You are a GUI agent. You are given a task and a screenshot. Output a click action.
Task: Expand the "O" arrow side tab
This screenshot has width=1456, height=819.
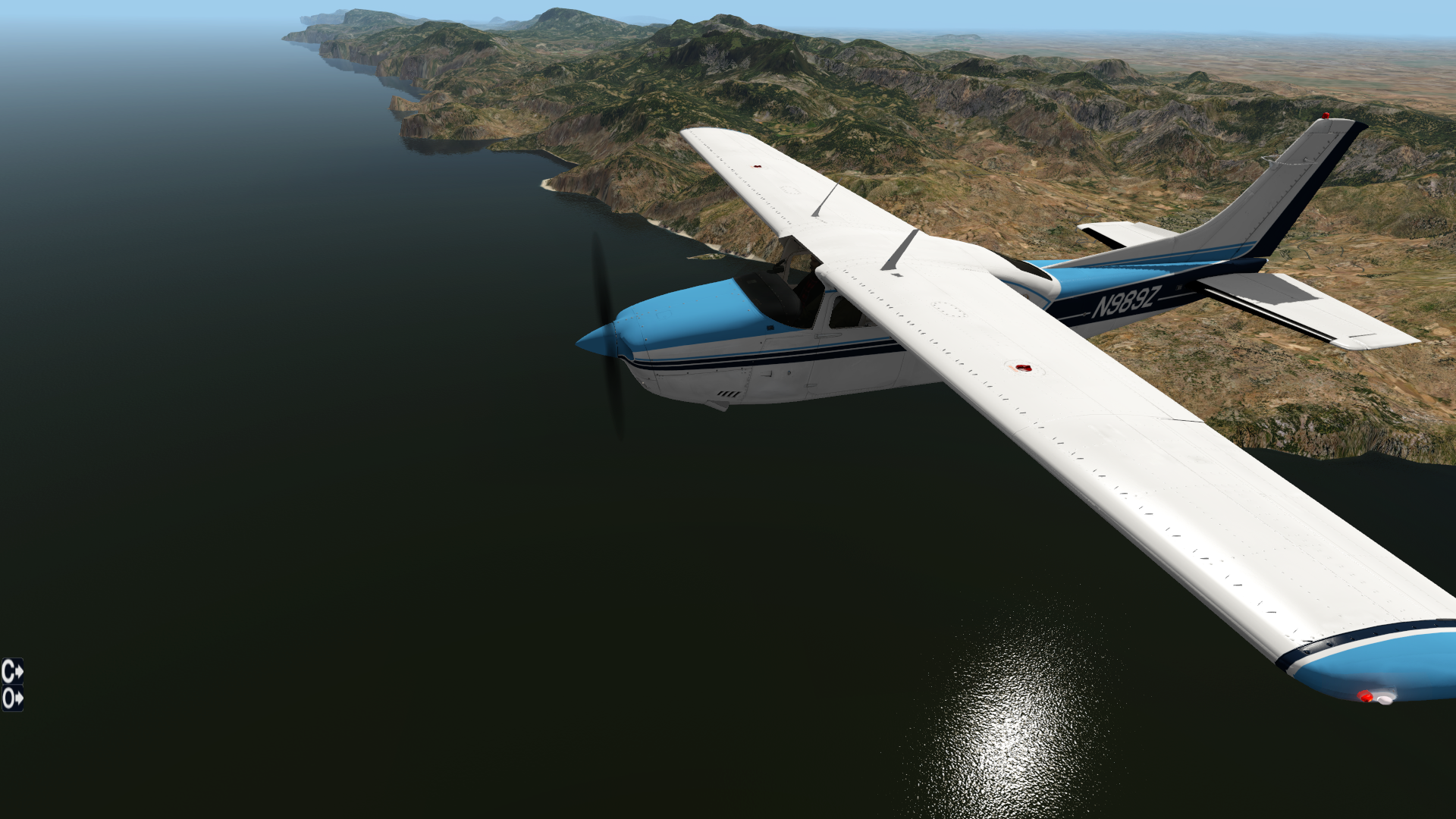tap(12, 698)
